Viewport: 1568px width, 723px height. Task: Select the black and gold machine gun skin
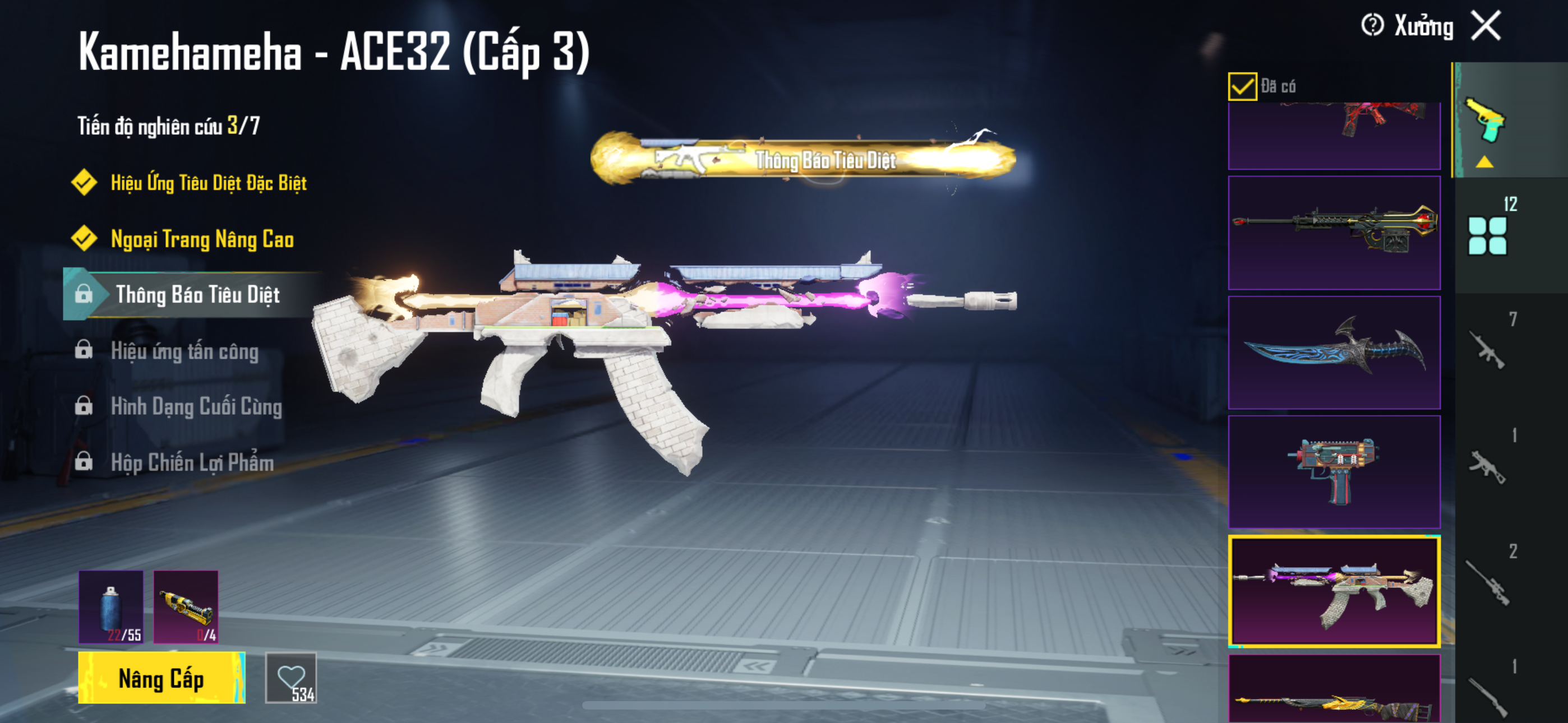(1334, 233)
